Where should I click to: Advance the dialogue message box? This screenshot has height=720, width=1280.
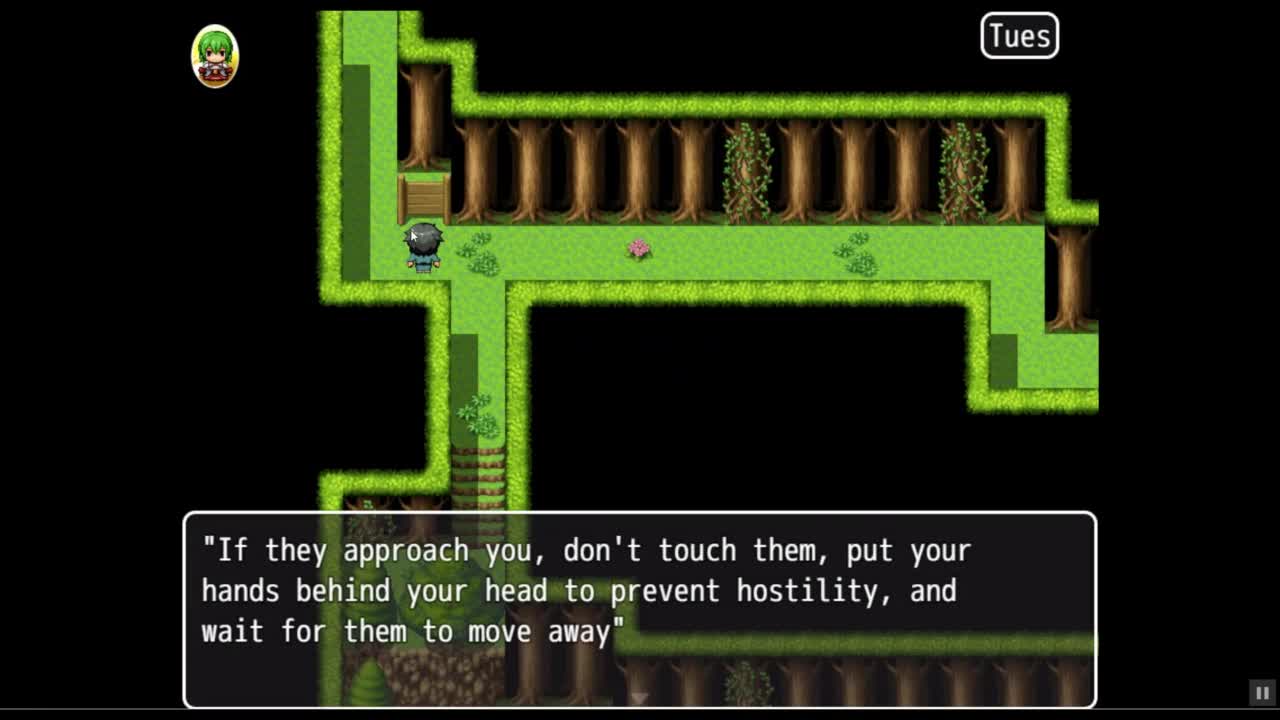click(x=639, y=609)
